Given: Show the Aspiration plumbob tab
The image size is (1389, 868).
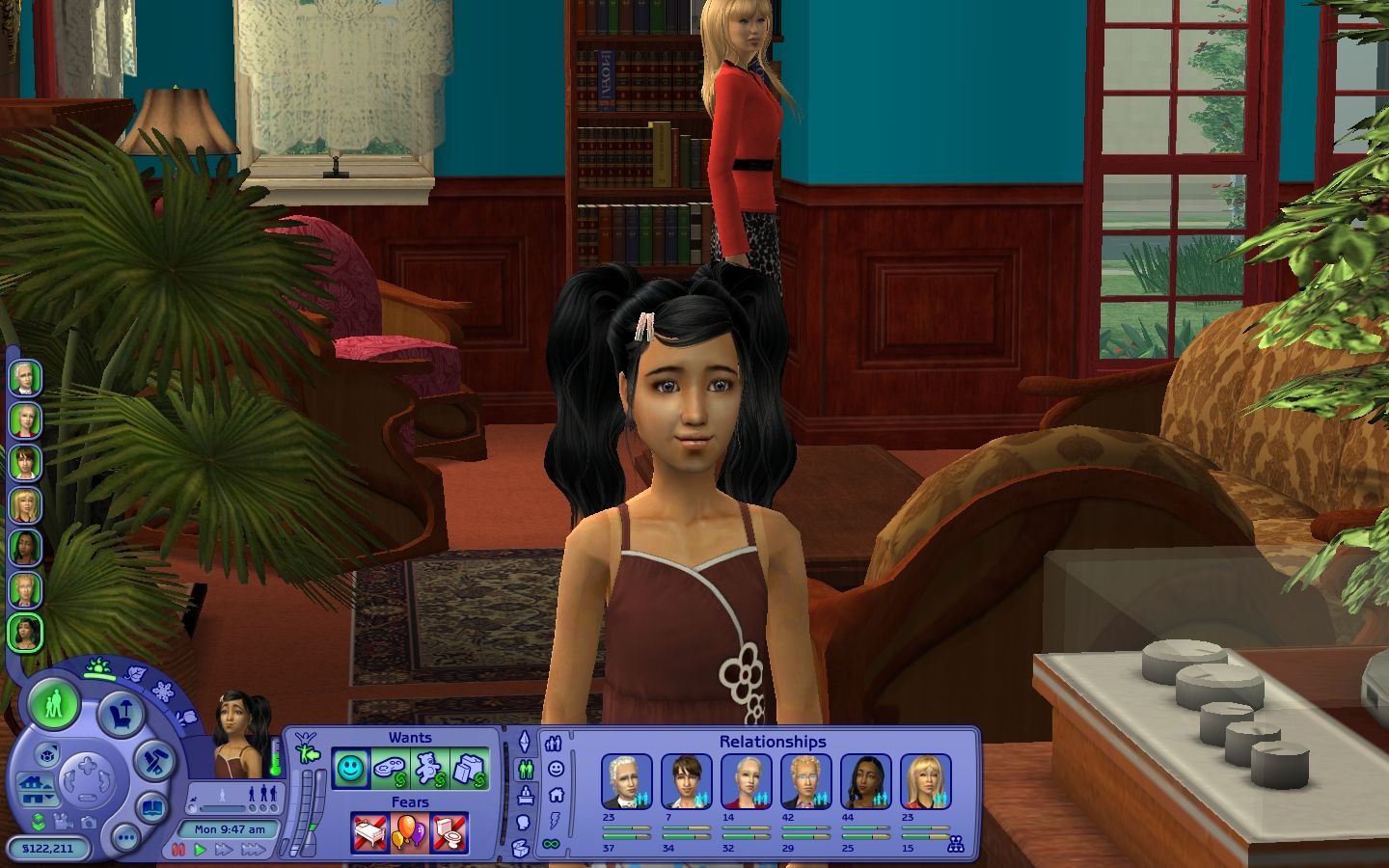Looking at the screenshot, I should [526, 742].
